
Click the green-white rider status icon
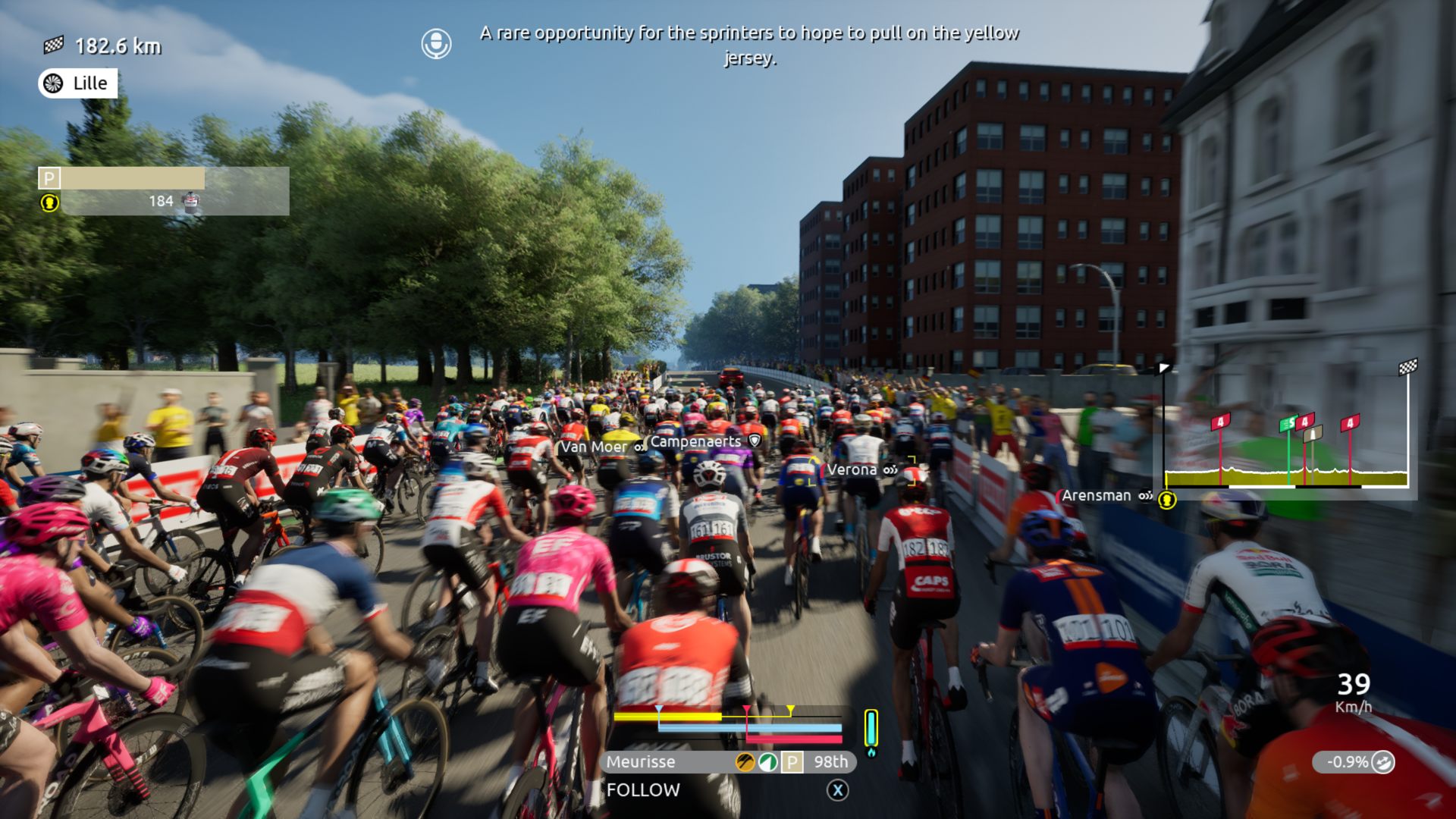point(768,762)
